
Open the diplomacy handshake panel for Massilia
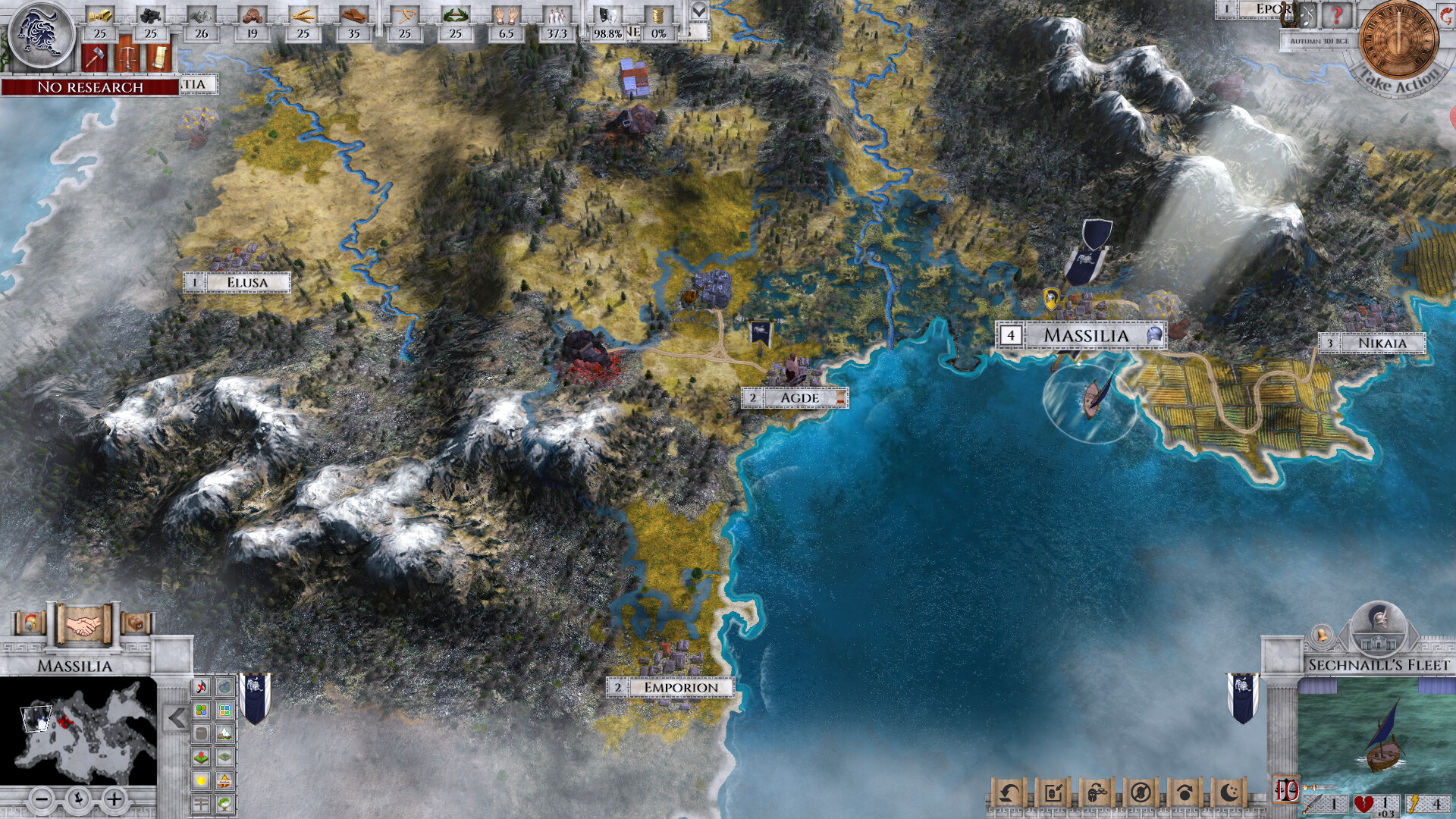pos(83,626)
